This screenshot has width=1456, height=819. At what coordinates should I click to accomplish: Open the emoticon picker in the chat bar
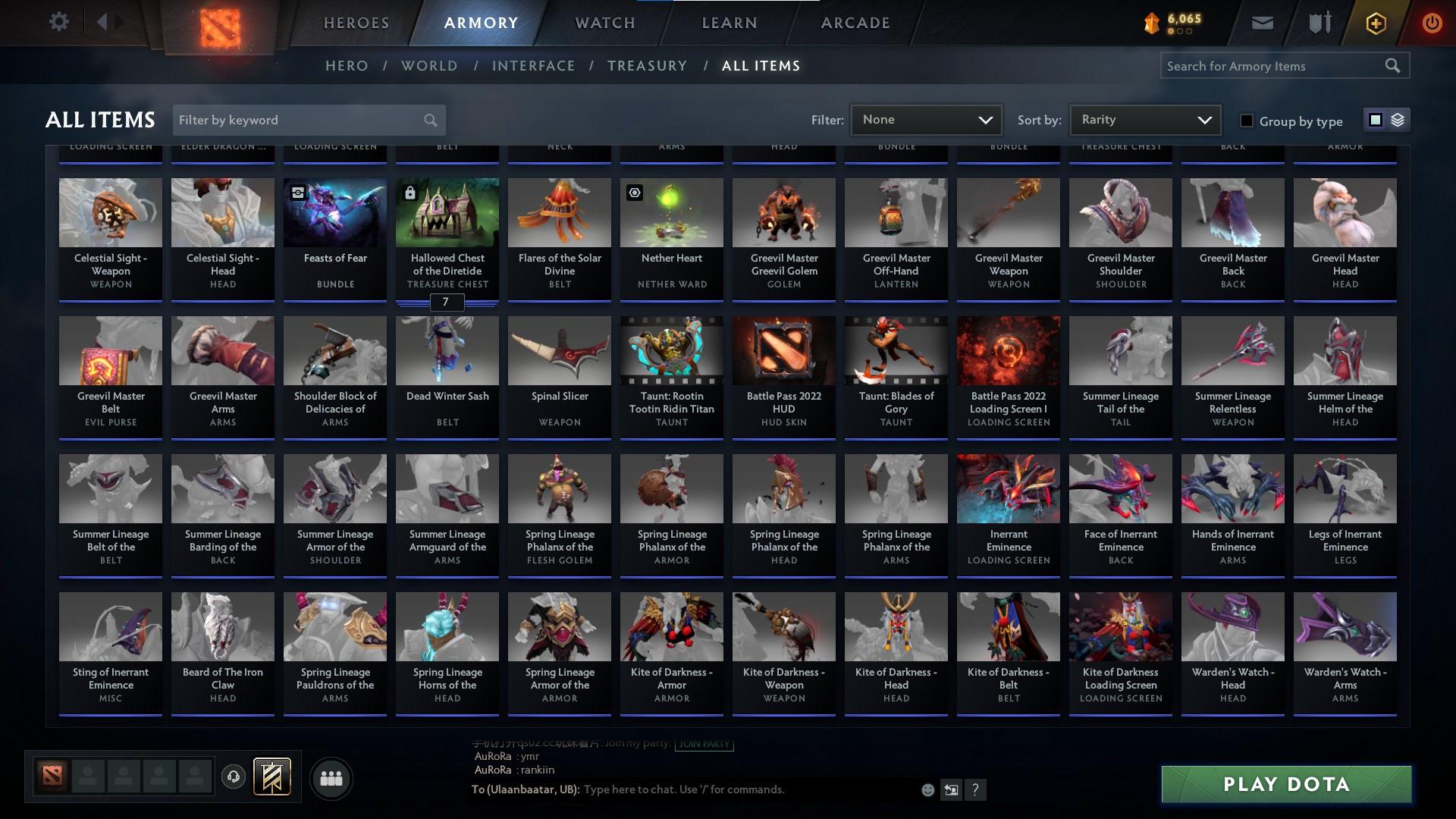point(927,789)
